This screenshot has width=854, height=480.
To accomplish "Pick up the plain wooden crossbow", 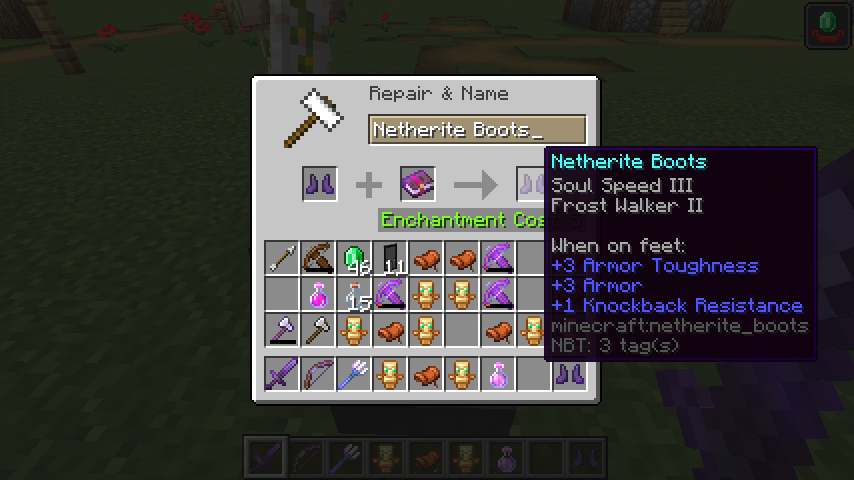I will (x=318, y=258).
